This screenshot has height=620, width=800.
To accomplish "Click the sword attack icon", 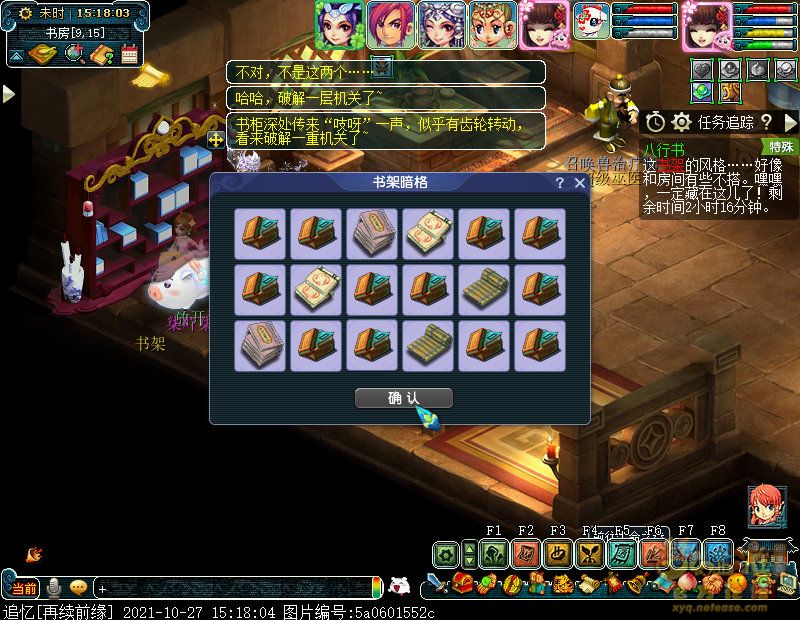I will (437, 583).
